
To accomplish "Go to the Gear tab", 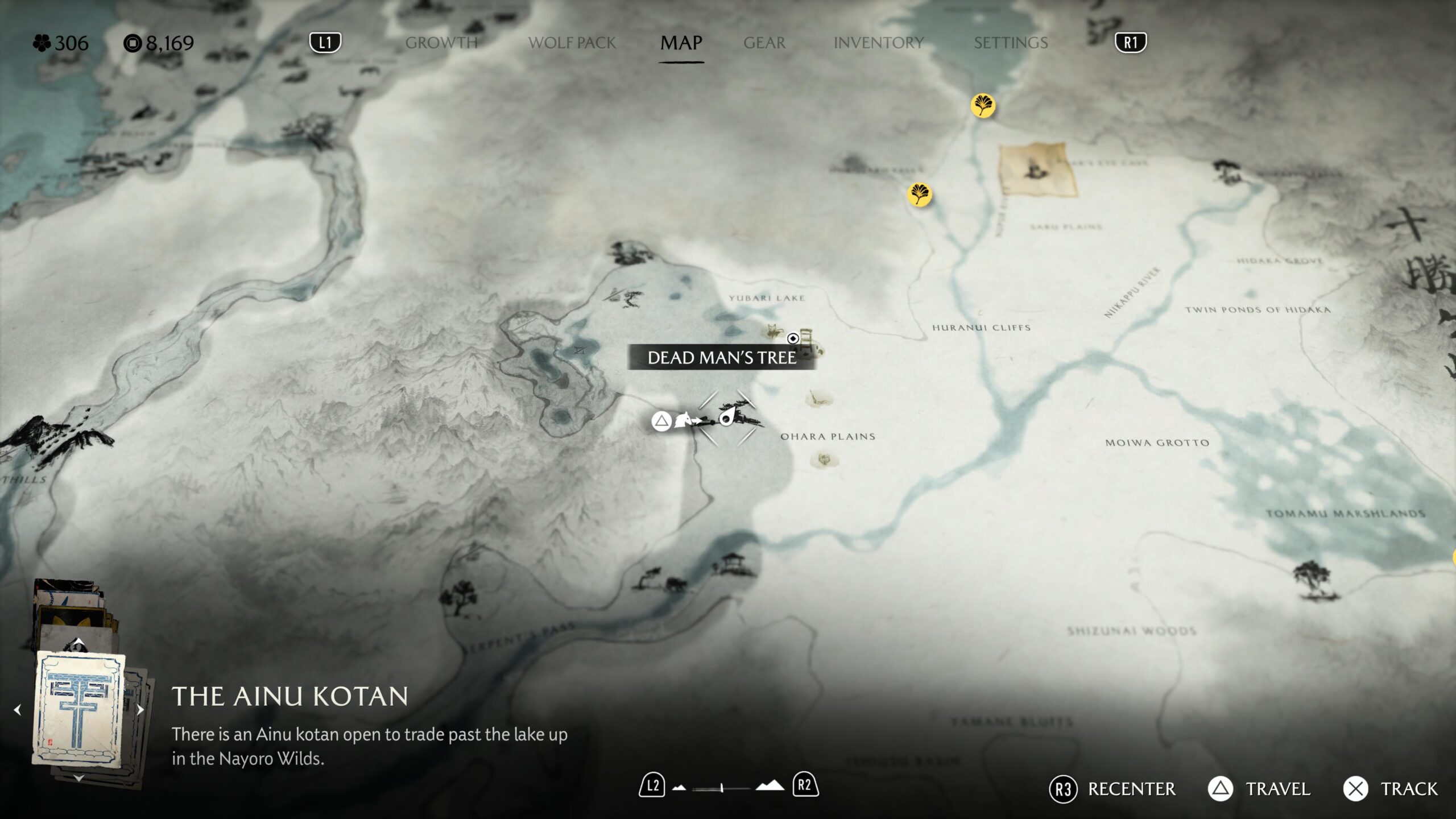I will (764, 43).
